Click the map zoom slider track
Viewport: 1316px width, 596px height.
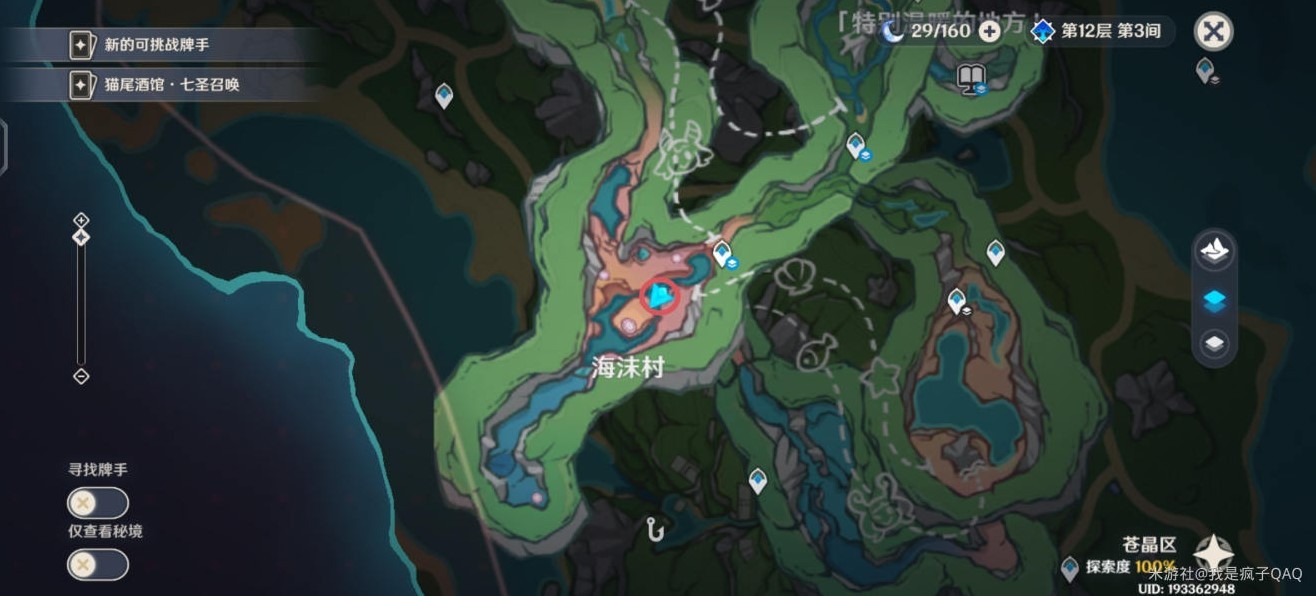[81, 300]
